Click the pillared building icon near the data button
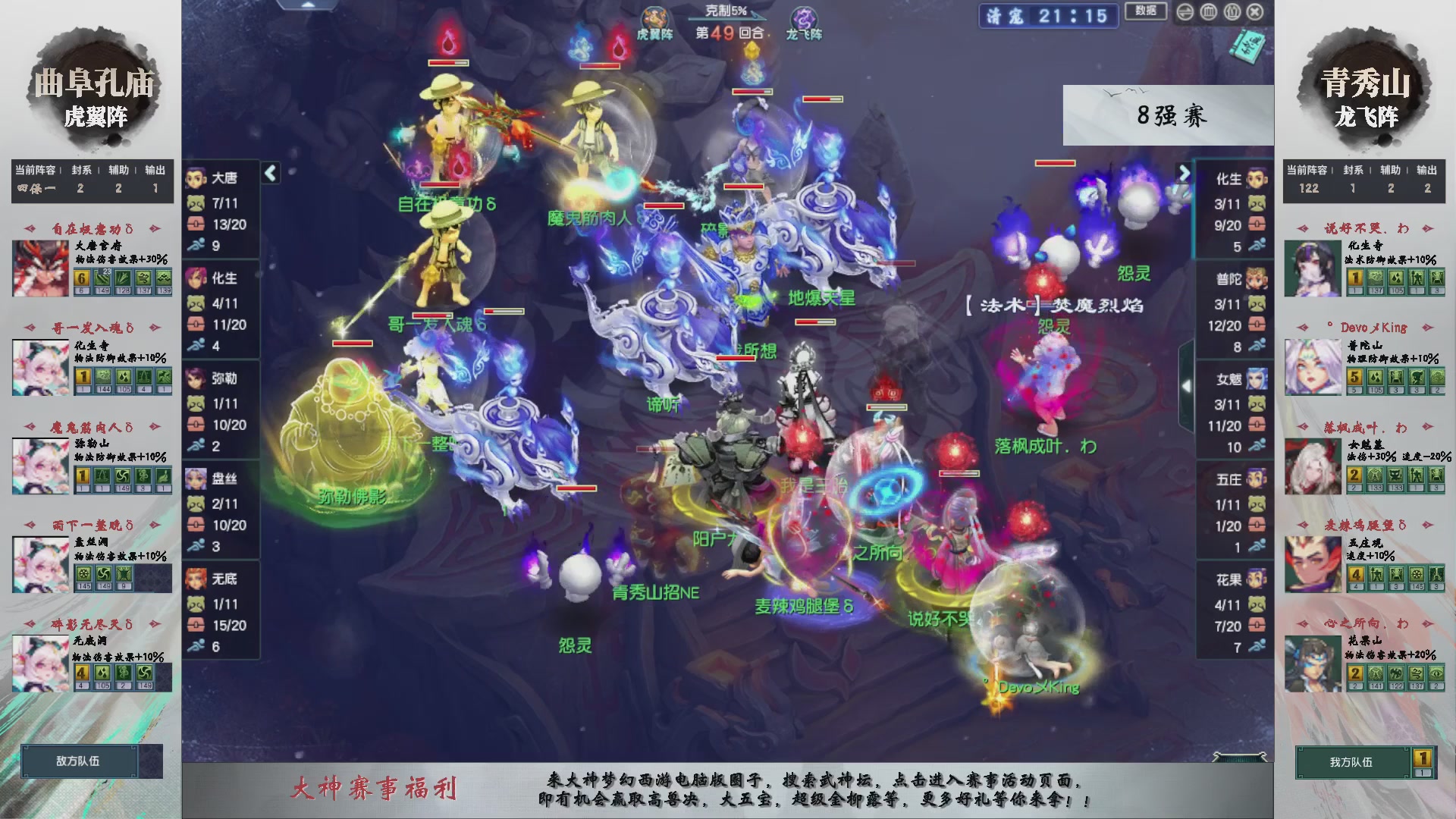 tap(1208, 12)
